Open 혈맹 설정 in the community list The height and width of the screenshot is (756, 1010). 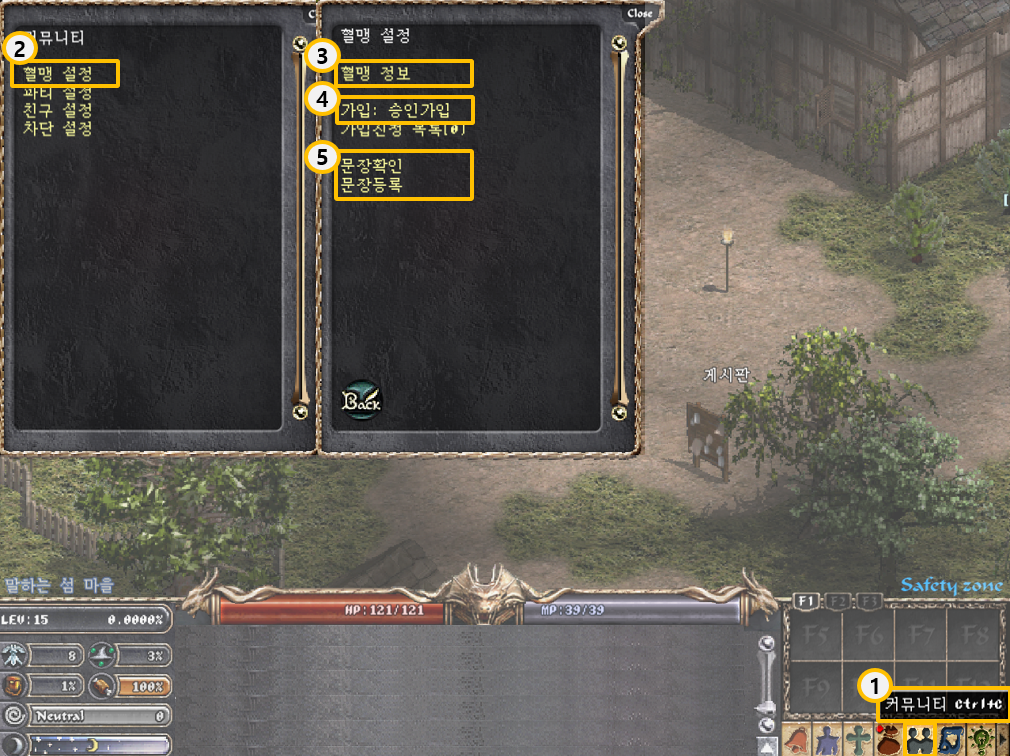[58, 74]
